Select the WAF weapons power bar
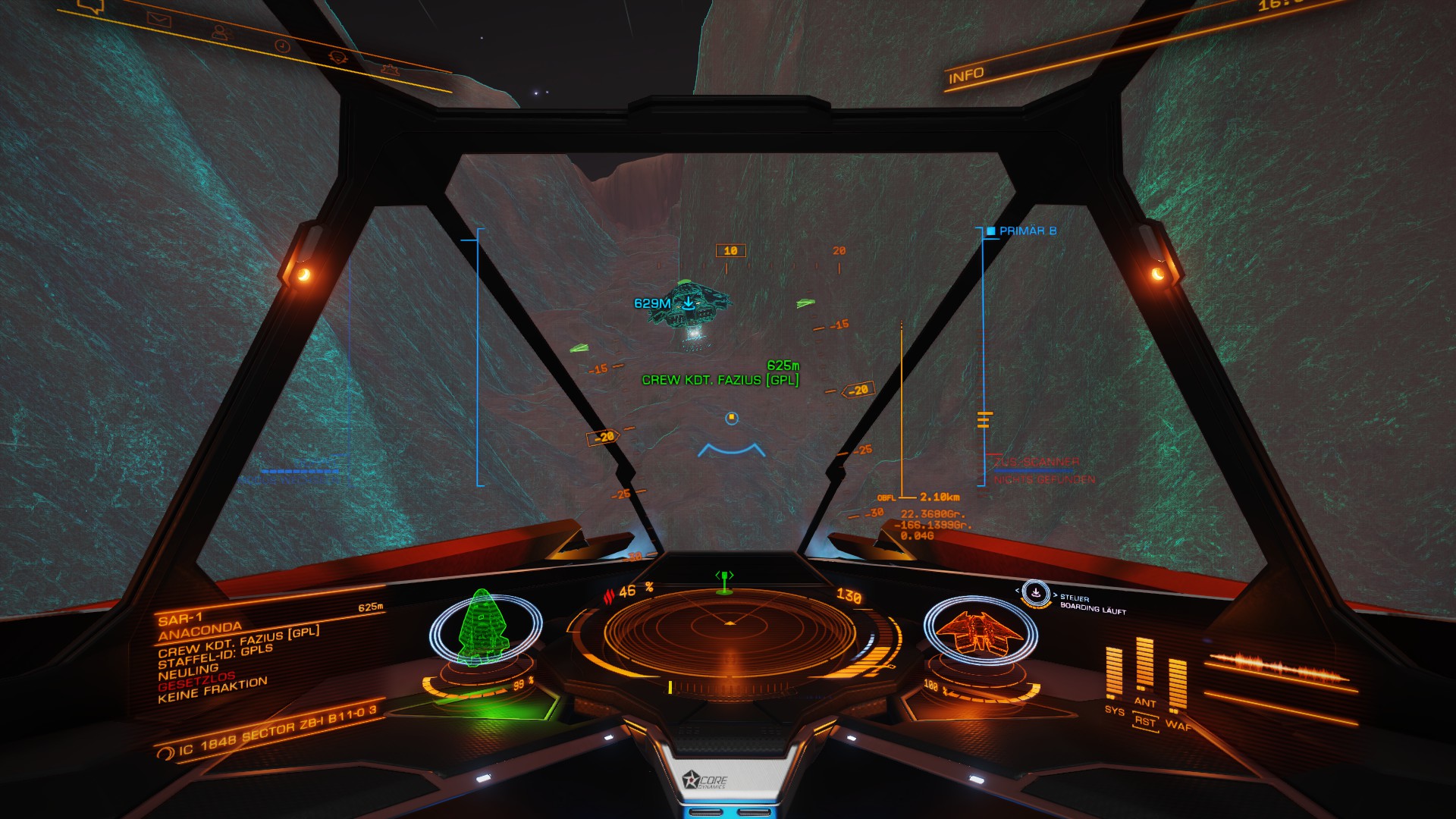 [x=1177, y=684]
